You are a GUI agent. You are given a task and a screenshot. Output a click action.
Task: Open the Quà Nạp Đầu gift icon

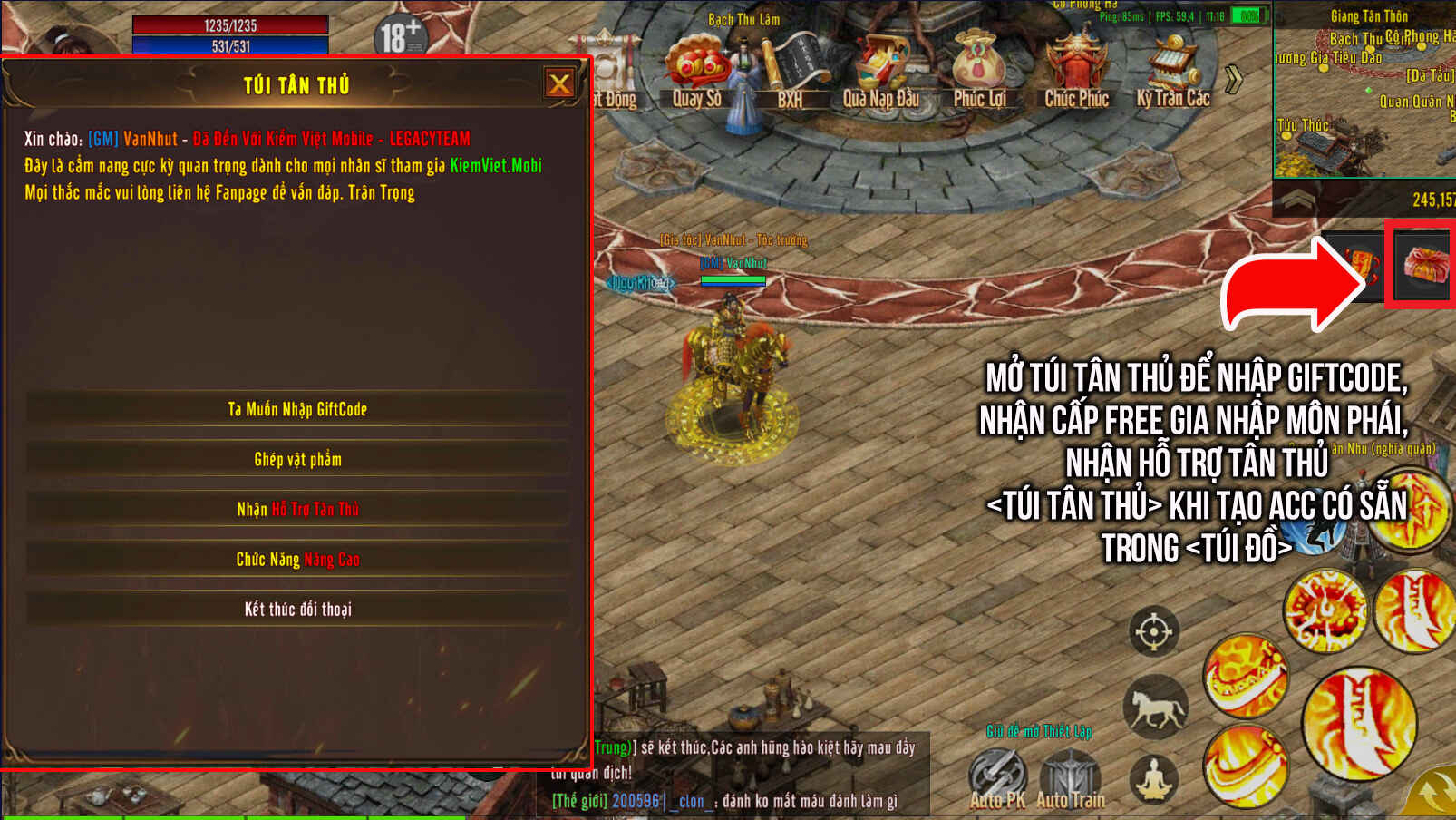(881, 71)
